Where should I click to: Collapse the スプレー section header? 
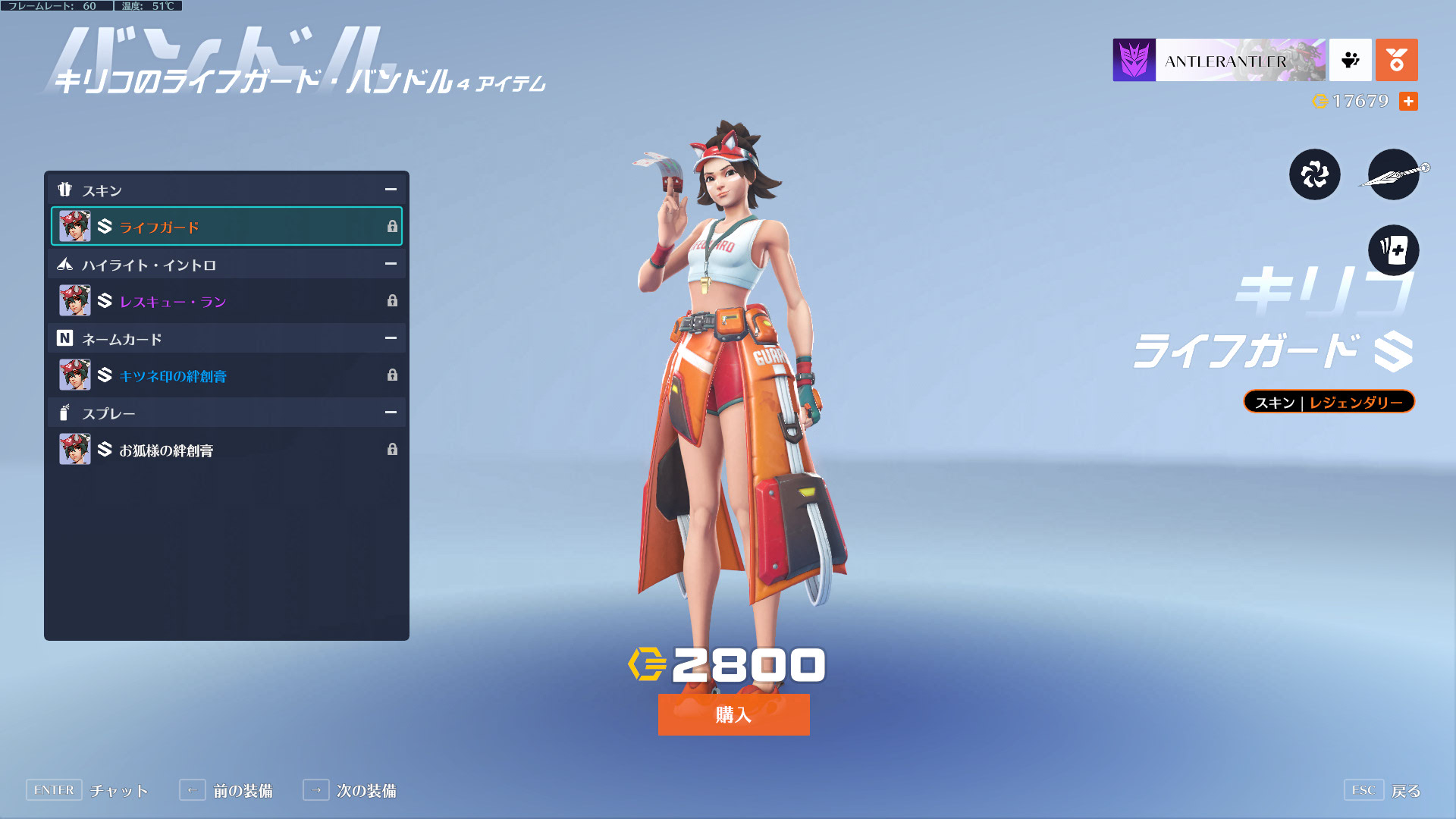pyautogui.click(x=391, y=413)
